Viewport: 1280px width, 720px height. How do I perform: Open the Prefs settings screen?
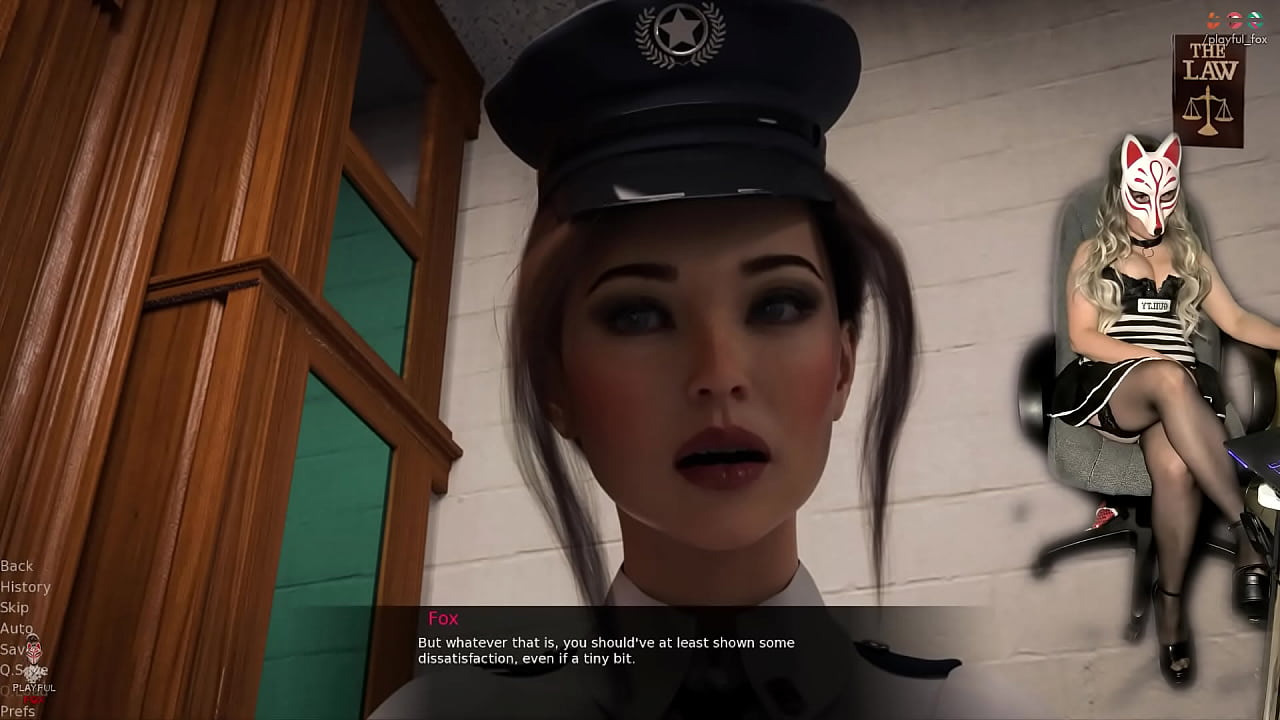(18, 709)
